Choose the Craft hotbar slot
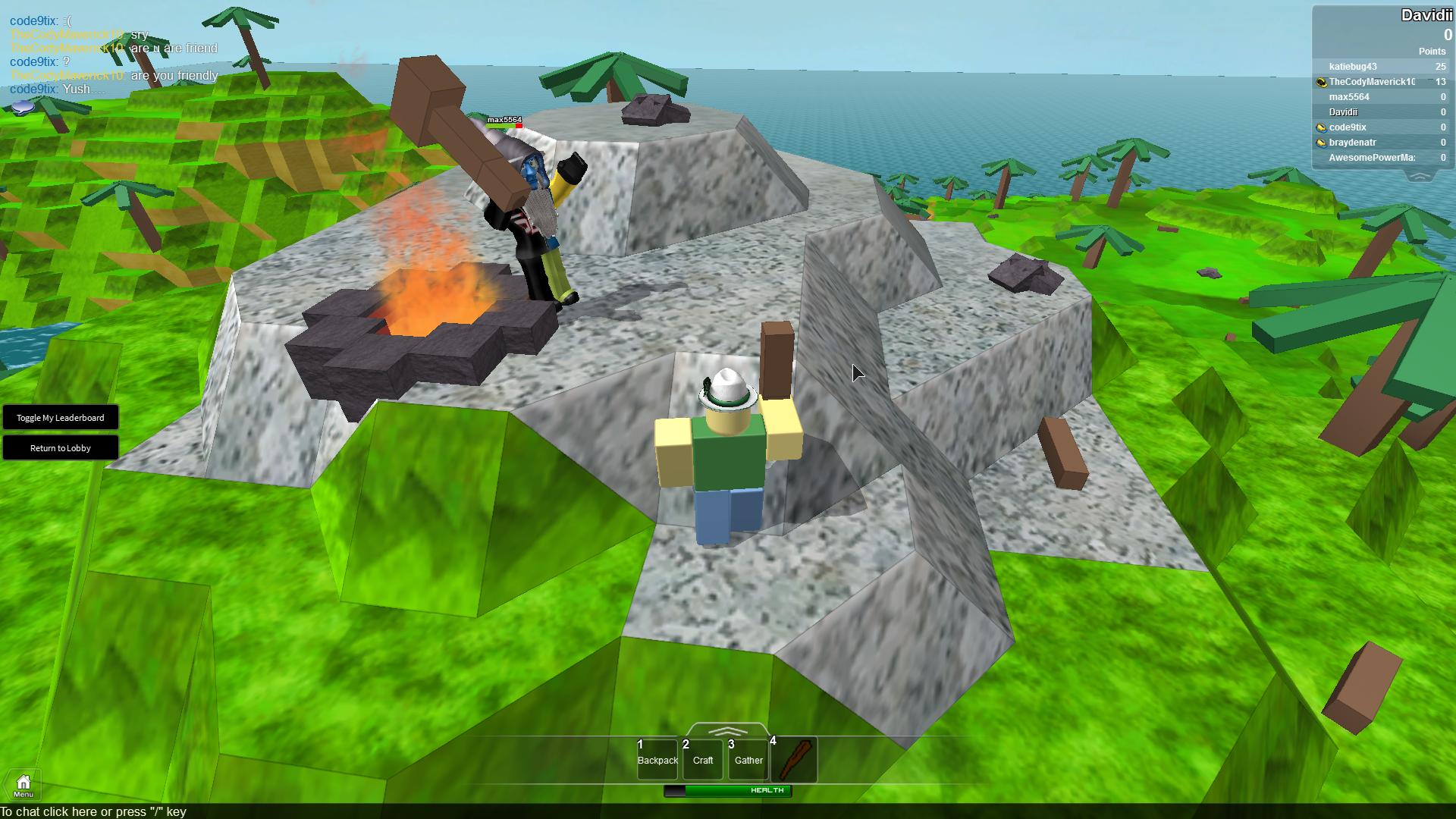The width and height of the screenshot is (1456, 819). 703,760
